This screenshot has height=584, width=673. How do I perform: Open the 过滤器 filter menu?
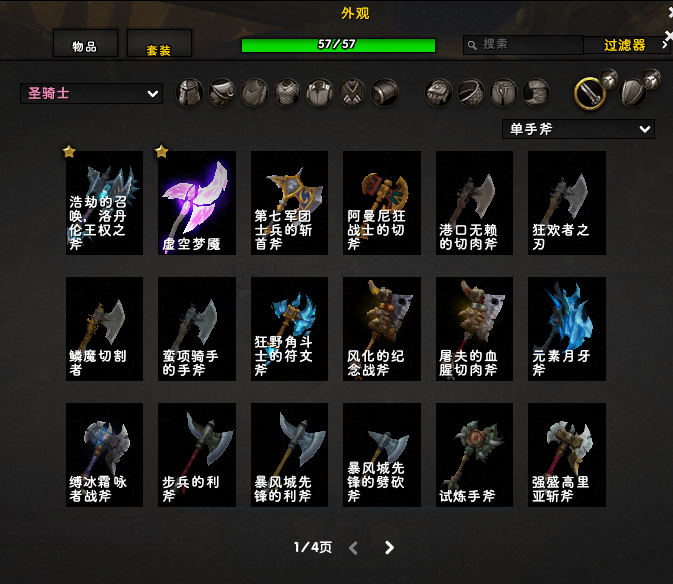(x=624, y=45)
